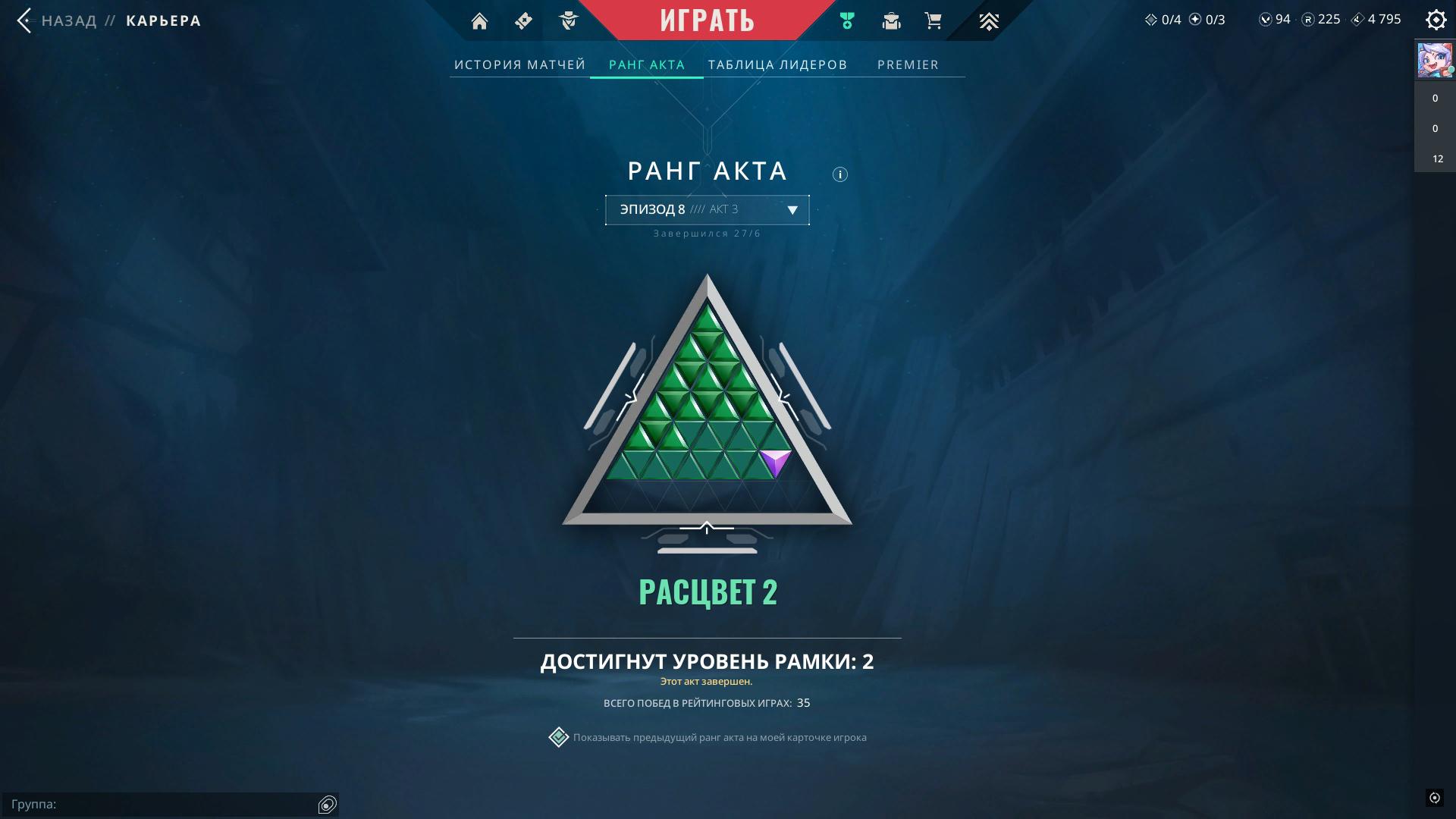Image resolution: width=1456 pixels, height=819 pixels.
Task: Click the spiral icon beside chat box
Action: tap(328, 805)
